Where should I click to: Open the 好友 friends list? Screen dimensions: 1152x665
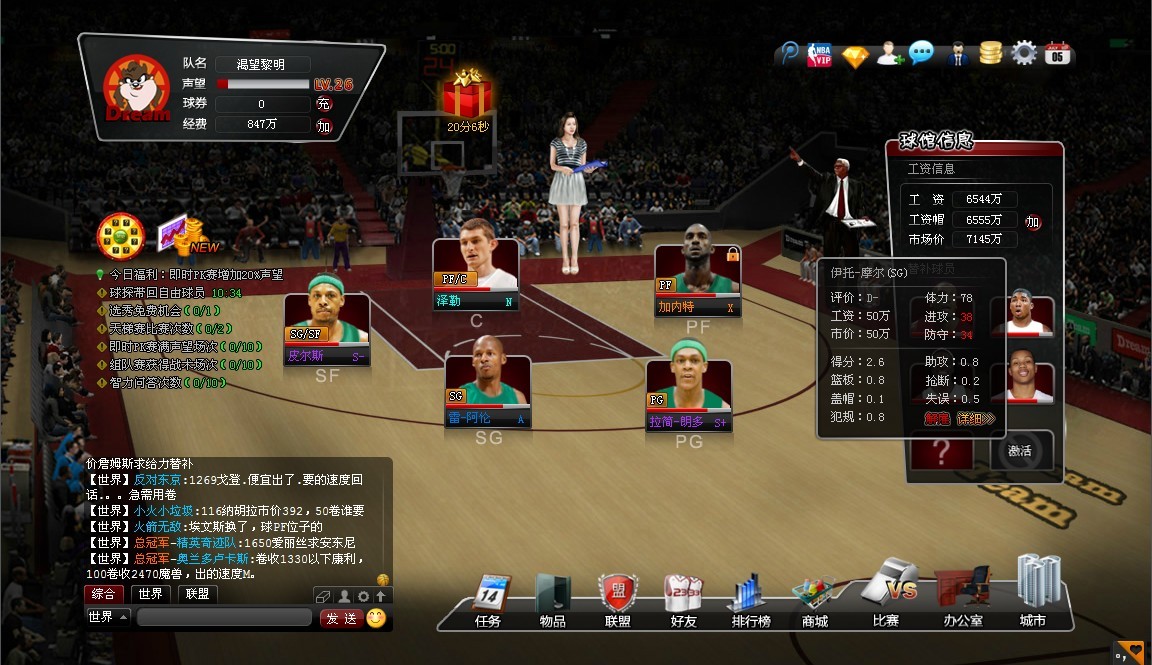683,599
